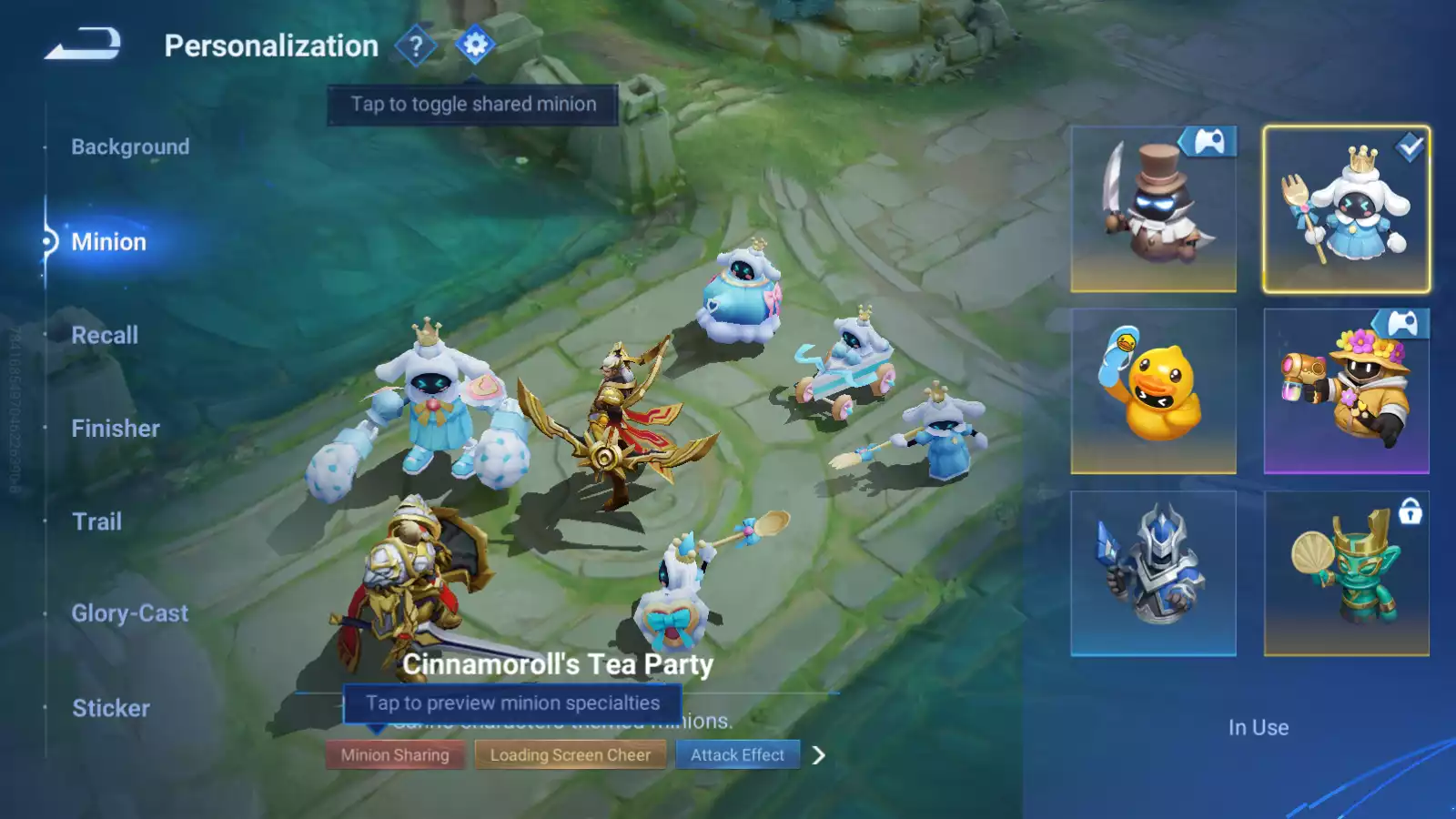Image resolution: width=1456 pixels, height=819 pixels.
Task: Show the Trail tab
Action: 96,521
